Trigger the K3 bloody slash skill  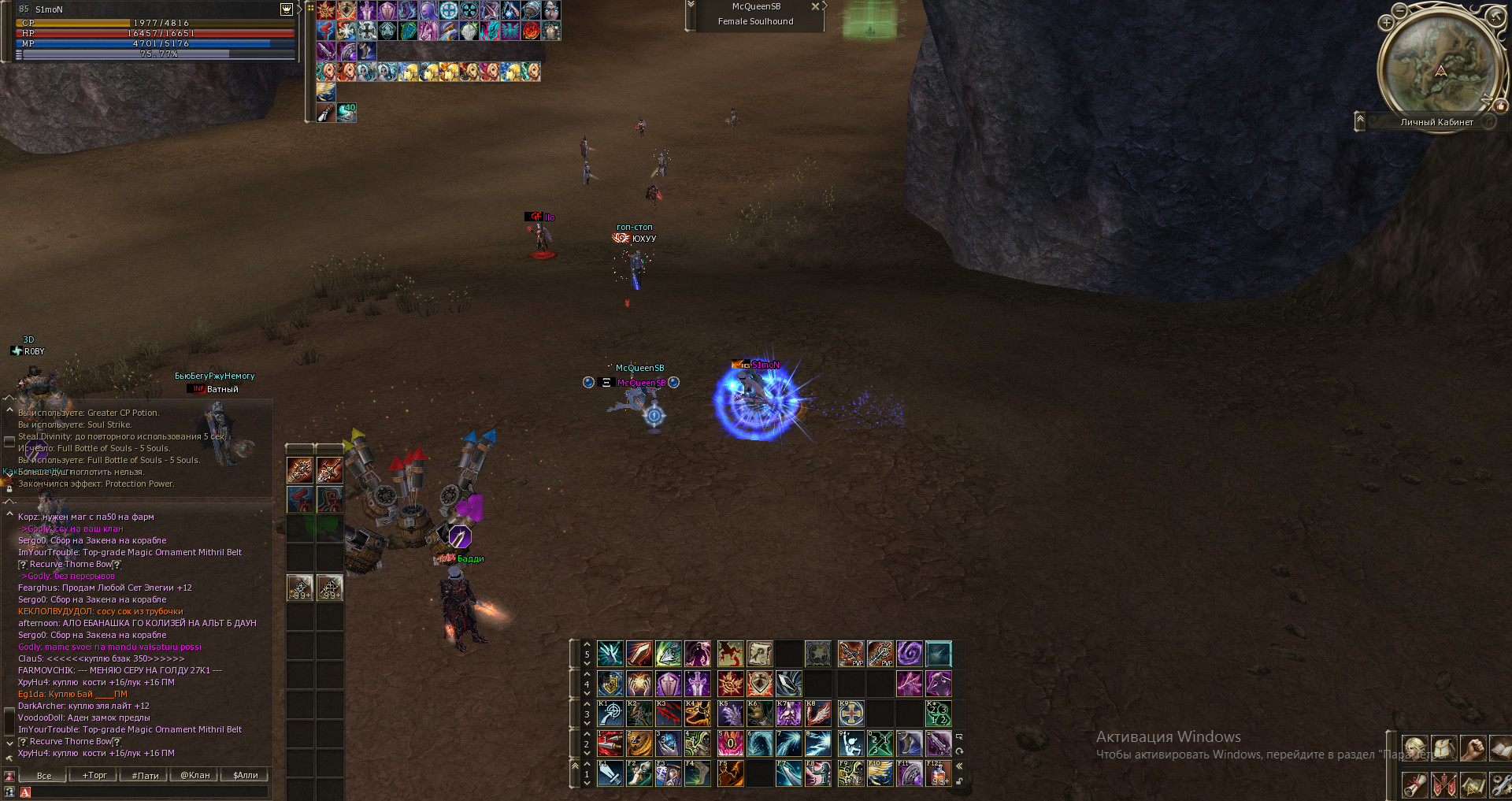click(x=669, y=714)
